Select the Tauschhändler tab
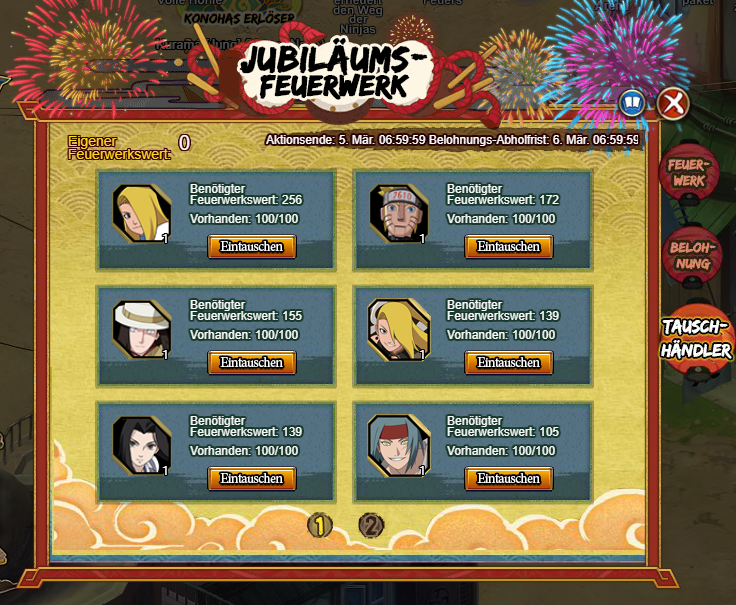 tap(696, 340)
